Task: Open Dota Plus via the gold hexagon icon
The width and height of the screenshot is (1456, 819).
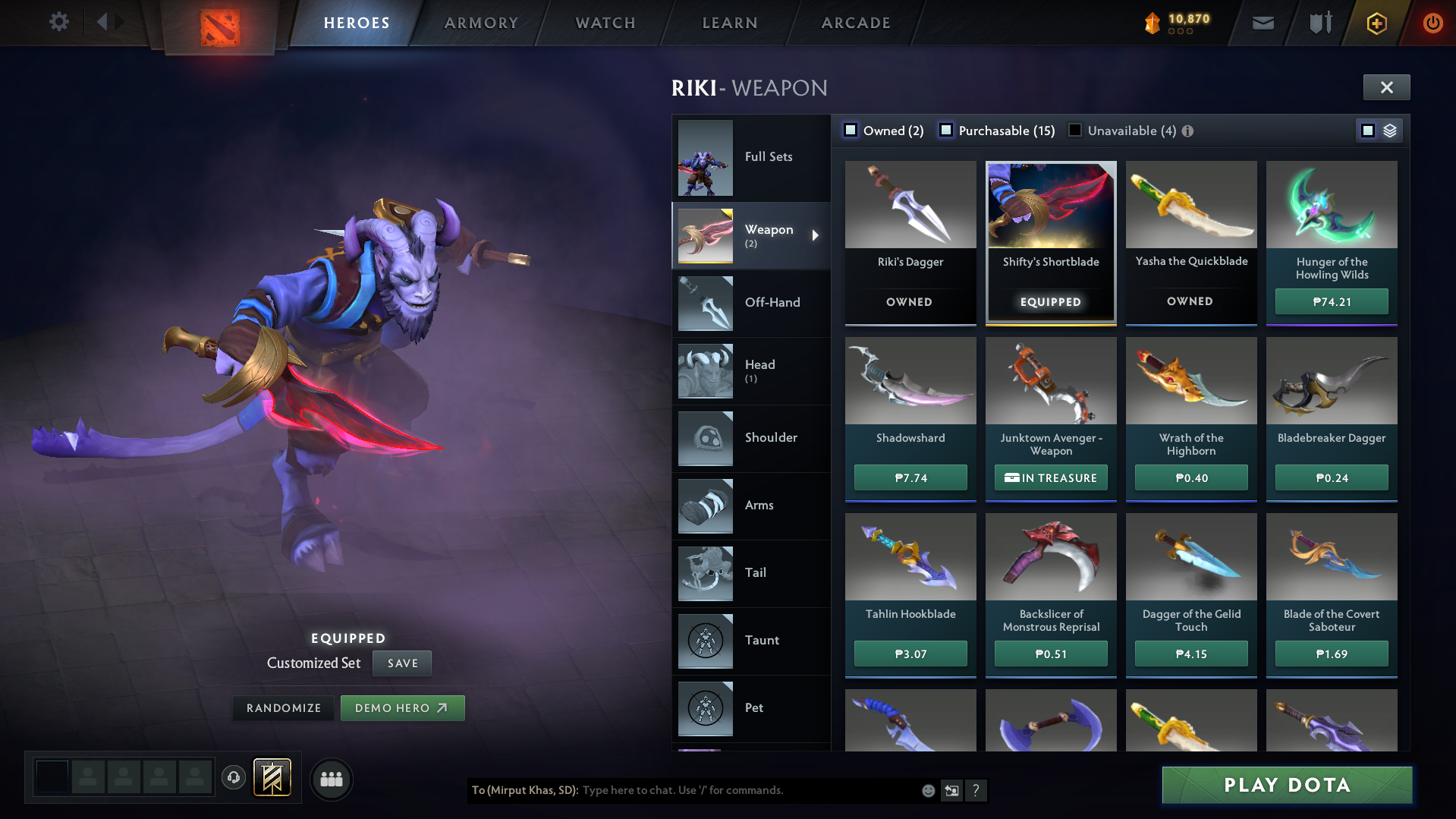Action: (1376, 24)
